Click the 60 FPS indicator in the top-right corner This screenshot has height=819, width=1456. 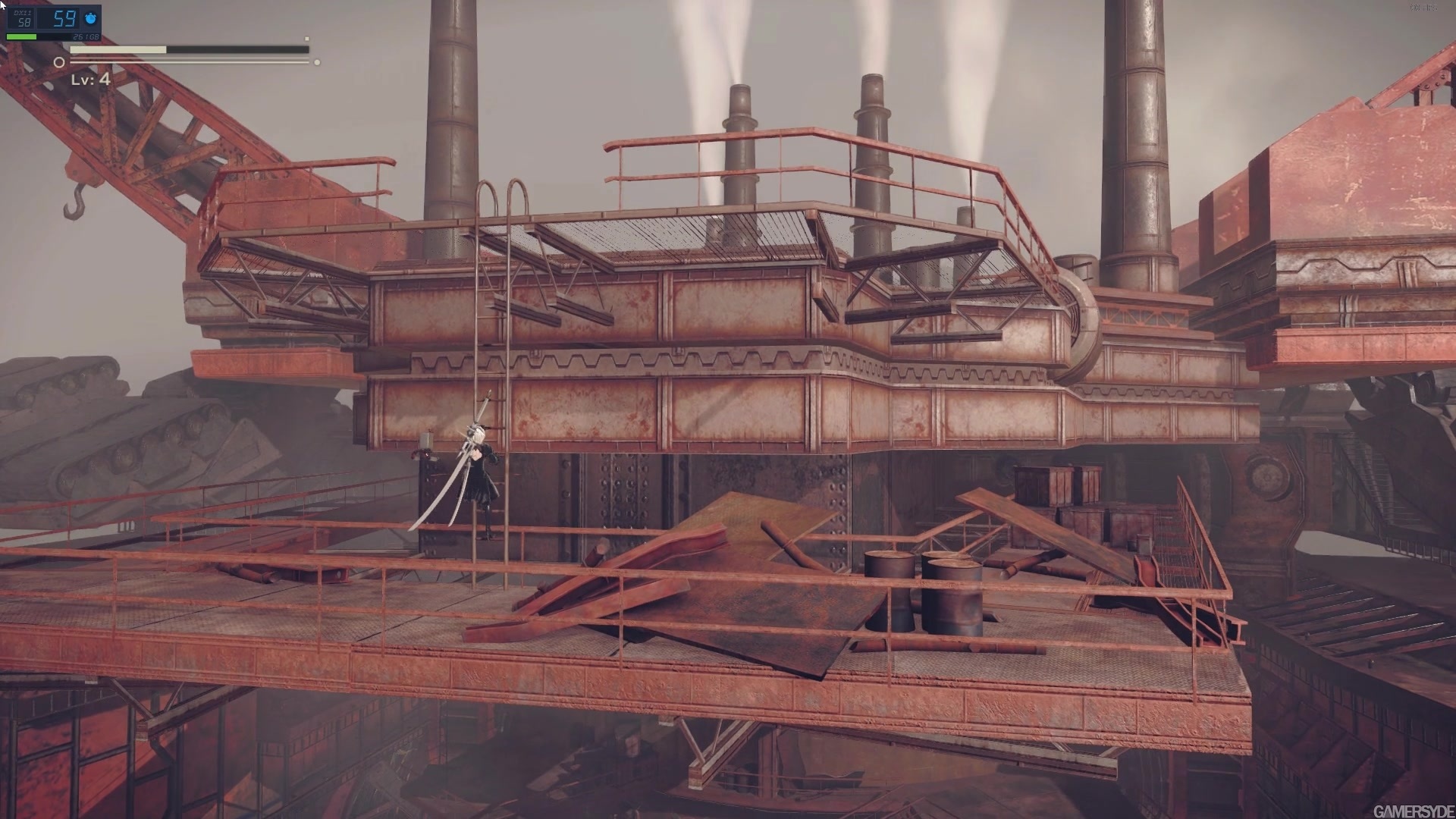[x=1423, y=8]
